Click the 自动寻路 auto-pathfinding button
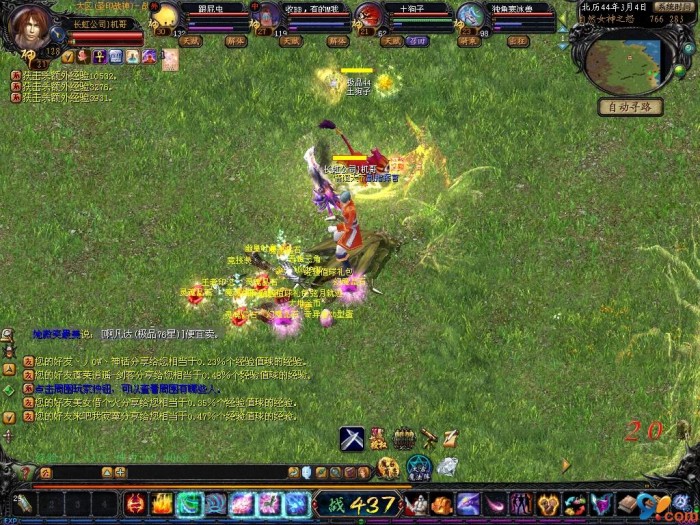Viewport: 700px width, 525px height. [630, 107]
